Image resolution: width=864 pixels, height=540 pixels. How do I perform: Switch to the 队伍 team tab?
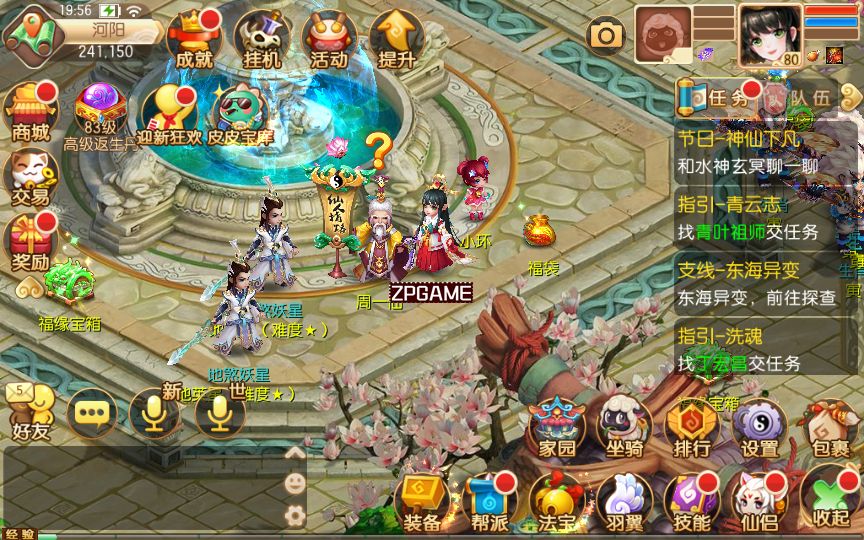[x=798, y=97]
